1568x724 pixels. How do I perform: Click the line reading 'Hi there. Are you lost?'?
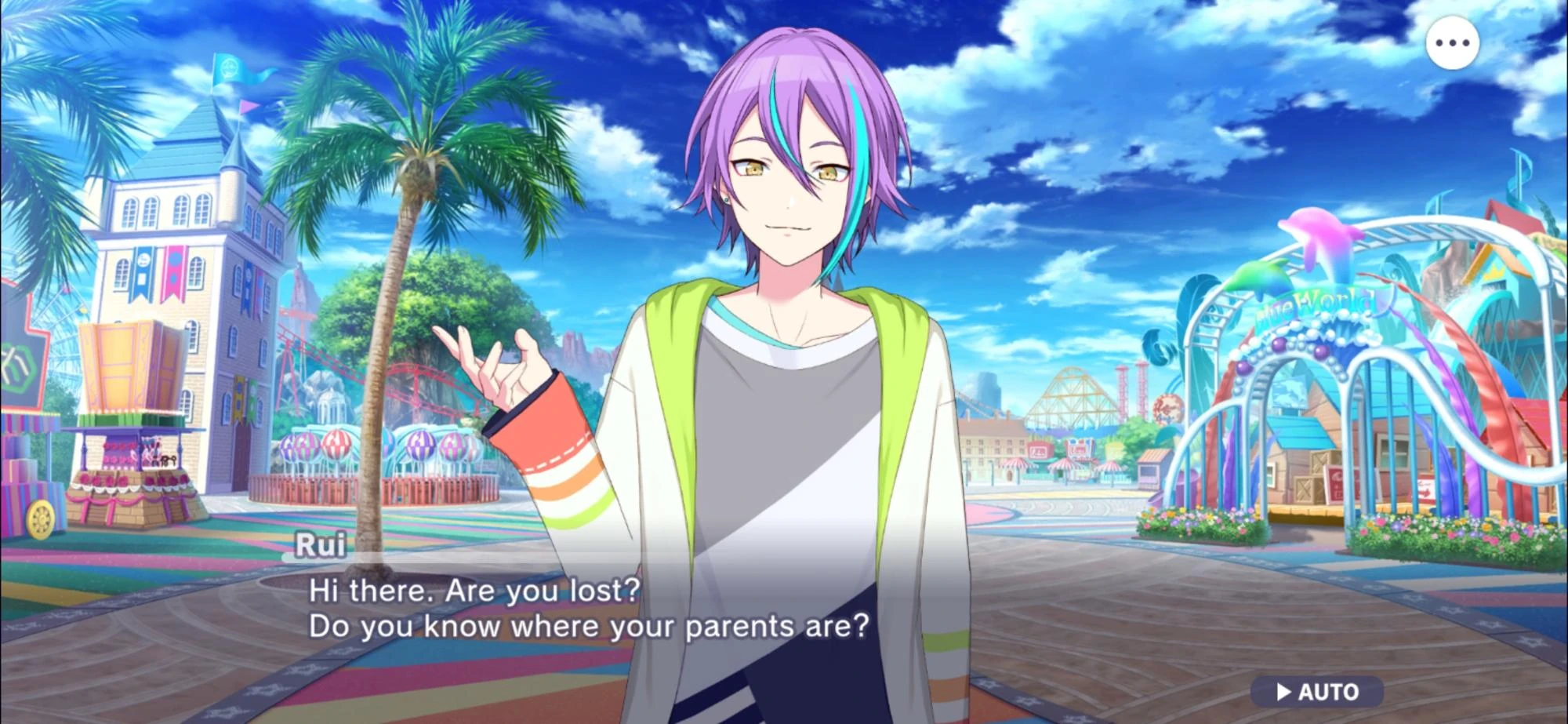pyautogui.click(x=474, y=591)
